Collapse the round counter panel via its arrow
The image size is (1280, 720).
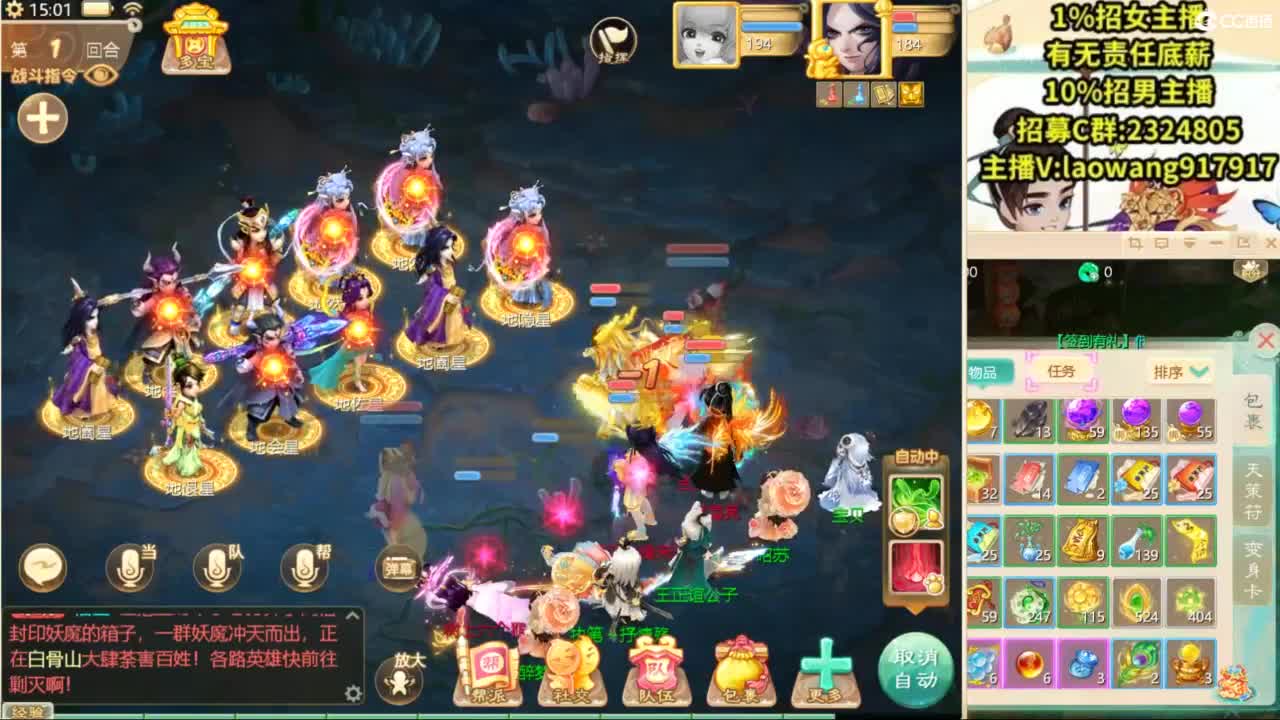pyautogui.click(x=133, y=24)
